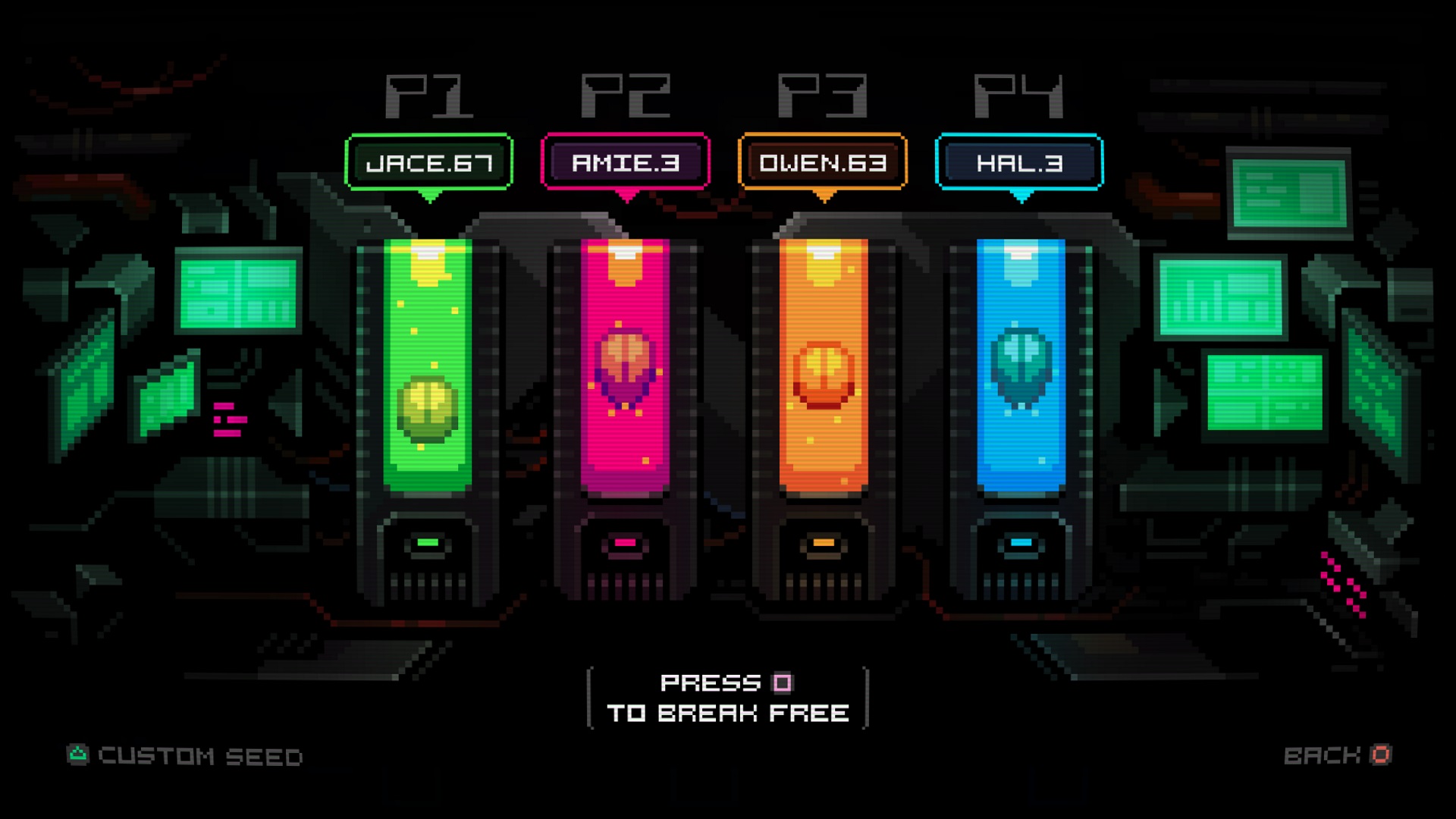This screenshot has height=819, width=1456.
Task: Select the P4 player tab
Action: (1018, 95)
